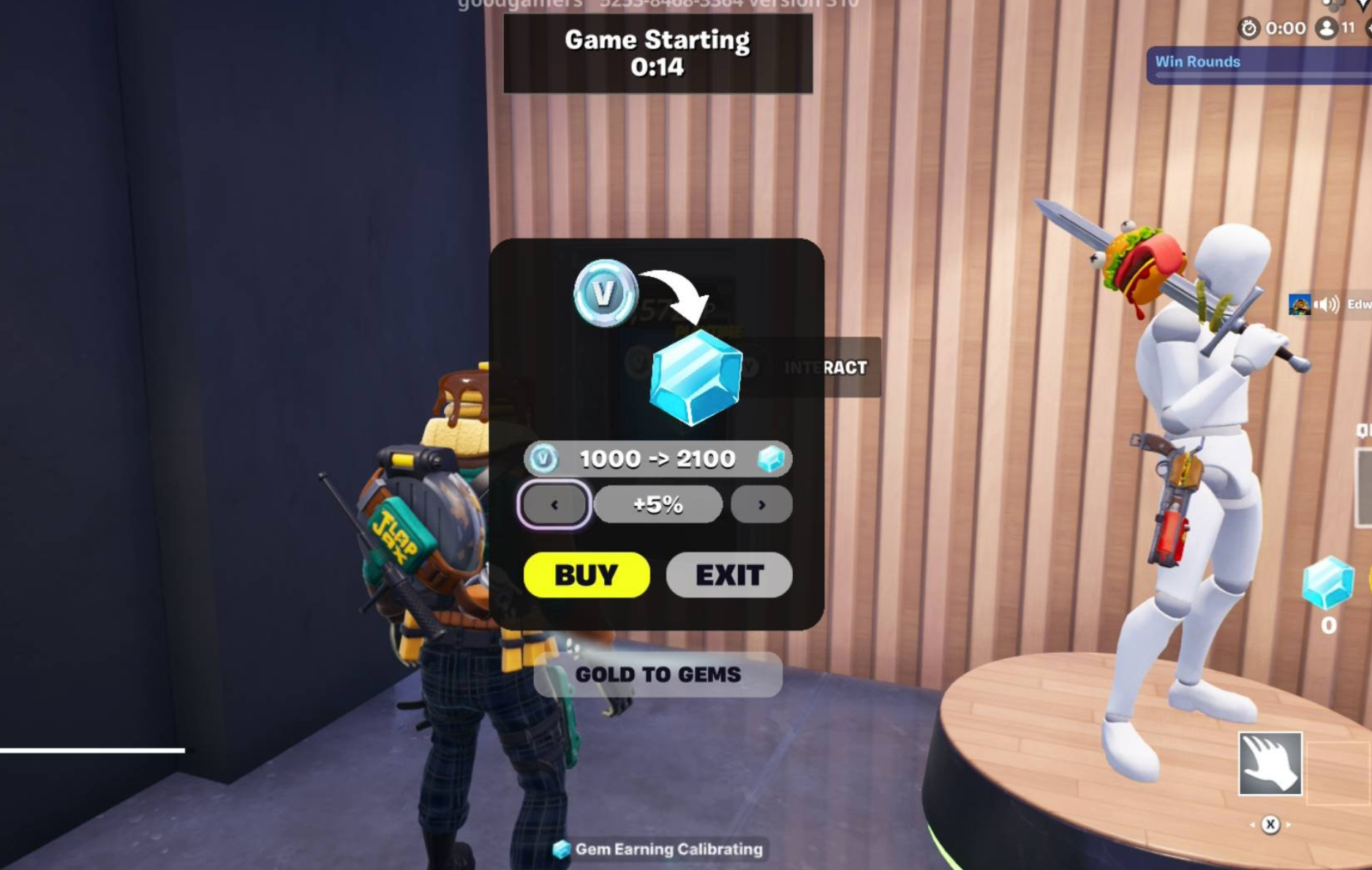1372x870 pixels.
Task: Click the gem icon beside Gem Earning Calibrating
Action: pyautogui.click(x=562, y=850)
